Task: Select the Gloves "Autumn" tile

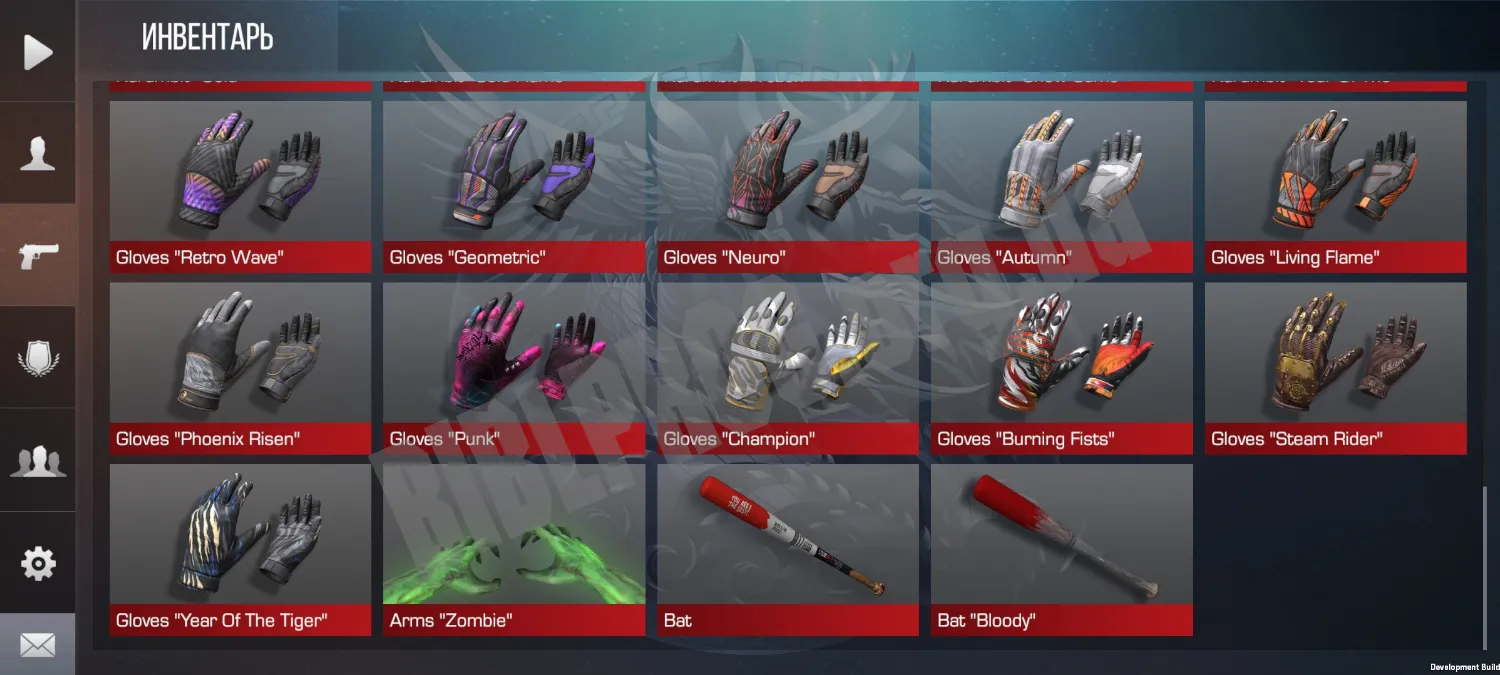Action: click(1062, 187)
